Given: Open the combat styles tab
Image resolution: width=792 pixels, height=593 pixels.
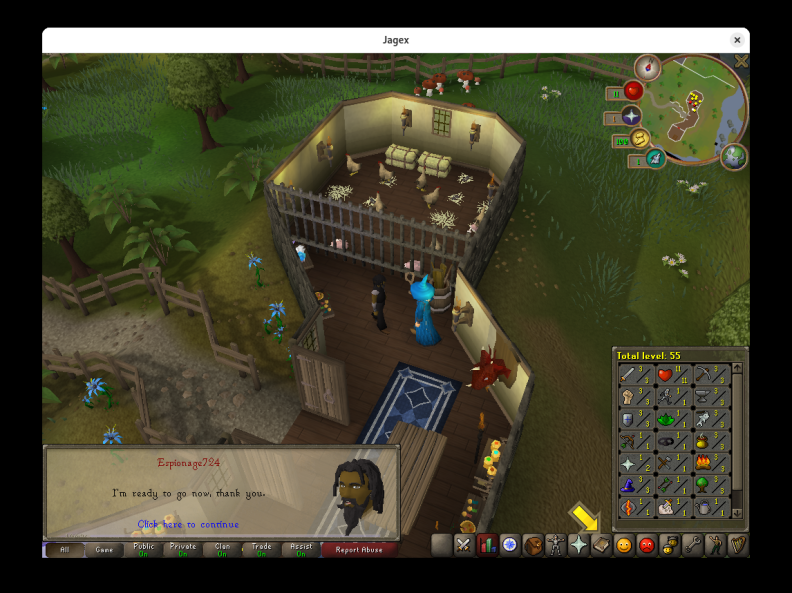Looking at the screenshot, I should pos(463,545).
